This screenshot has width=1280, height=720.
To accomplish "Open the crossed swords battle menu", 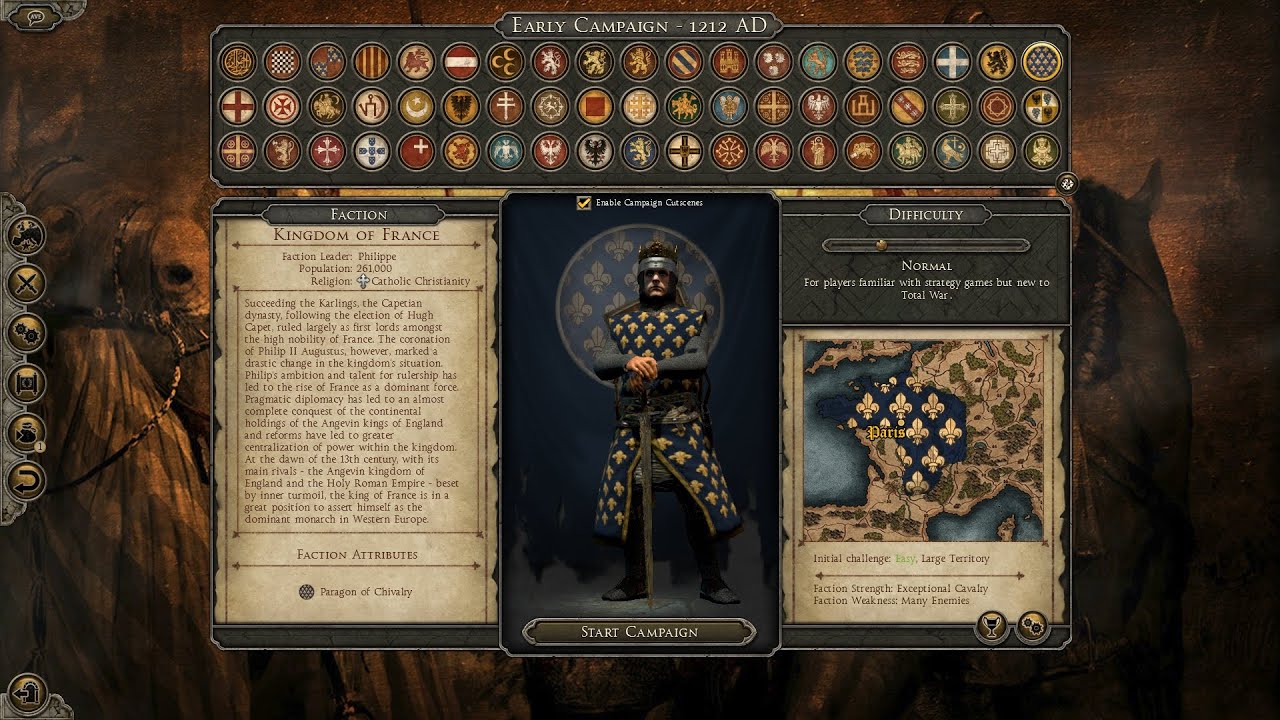I will (x=27, y=284).
